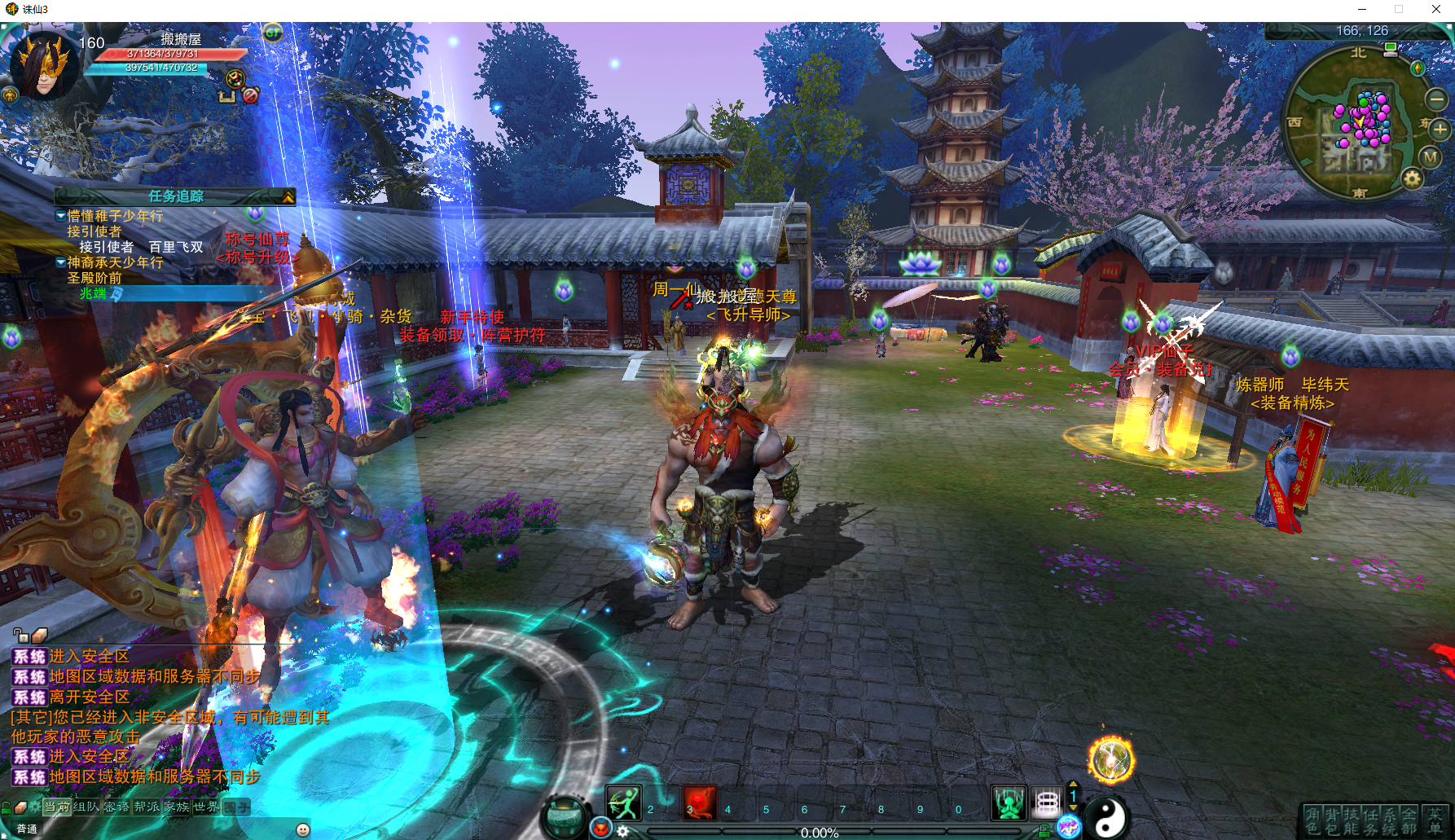1455x840 pixels.
Task: Activate the green meditation skill icon
Action: (x=1008, y=803)
